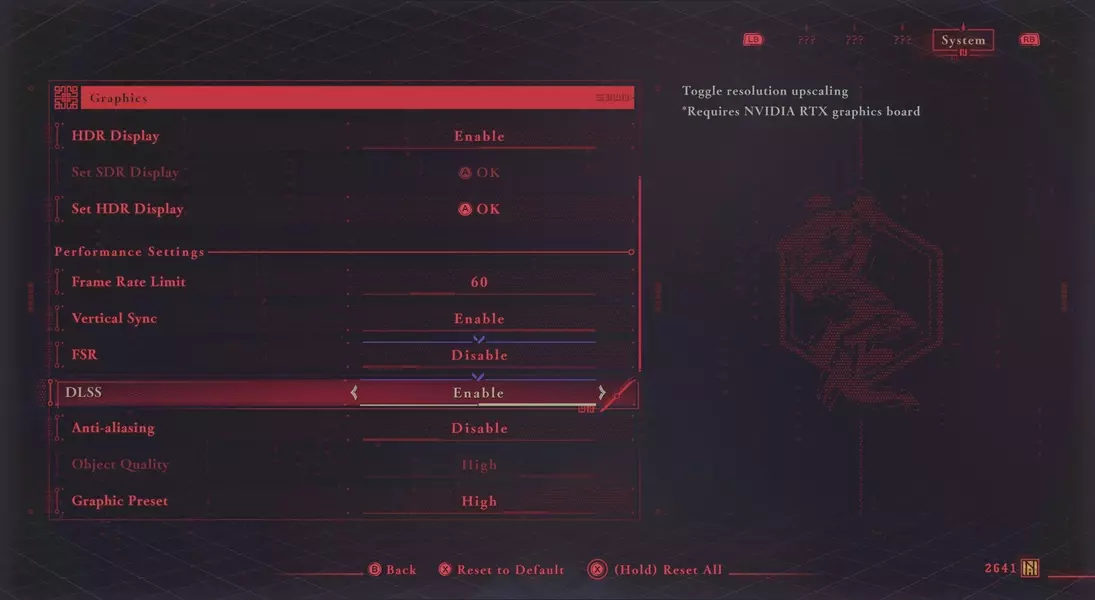The image size is (1095, 600).
Task: Open the Set HDR Display option
Action: point(479,209)
